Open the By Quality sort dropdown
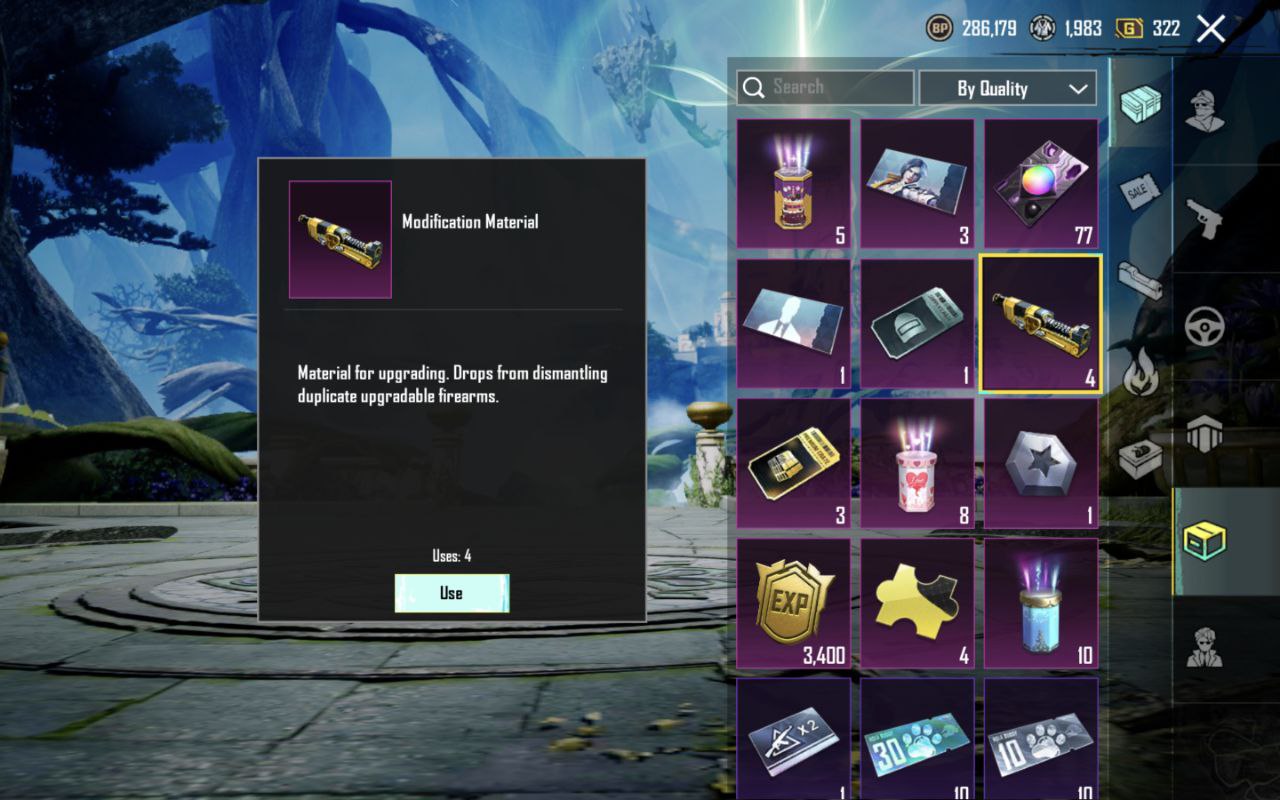Image resolution: width=1280 pixels, height=800 pixels. 1007,88
